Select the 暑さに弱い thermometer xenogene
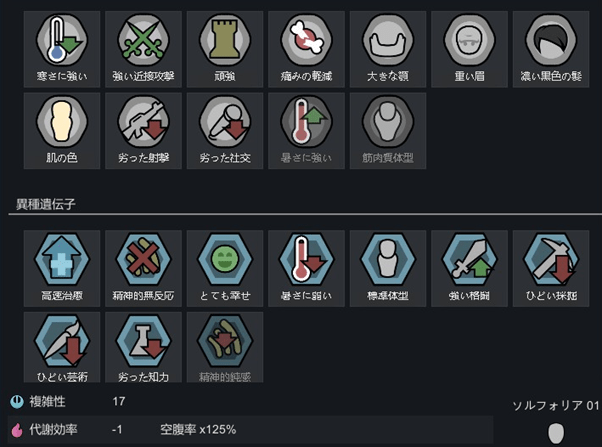602x447 pixels. (x=305, y=262)
